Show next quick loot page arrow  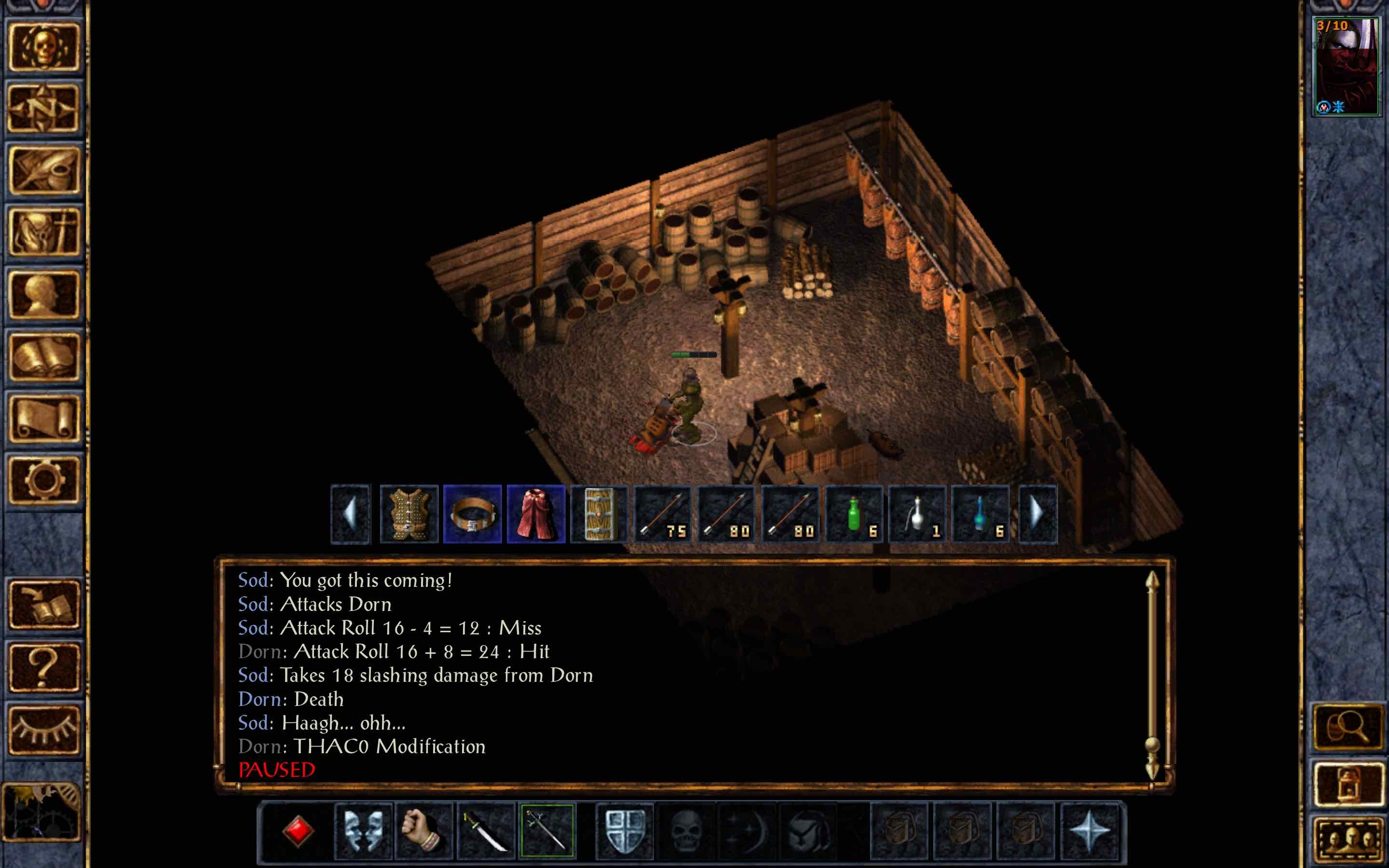[1036, 515]
